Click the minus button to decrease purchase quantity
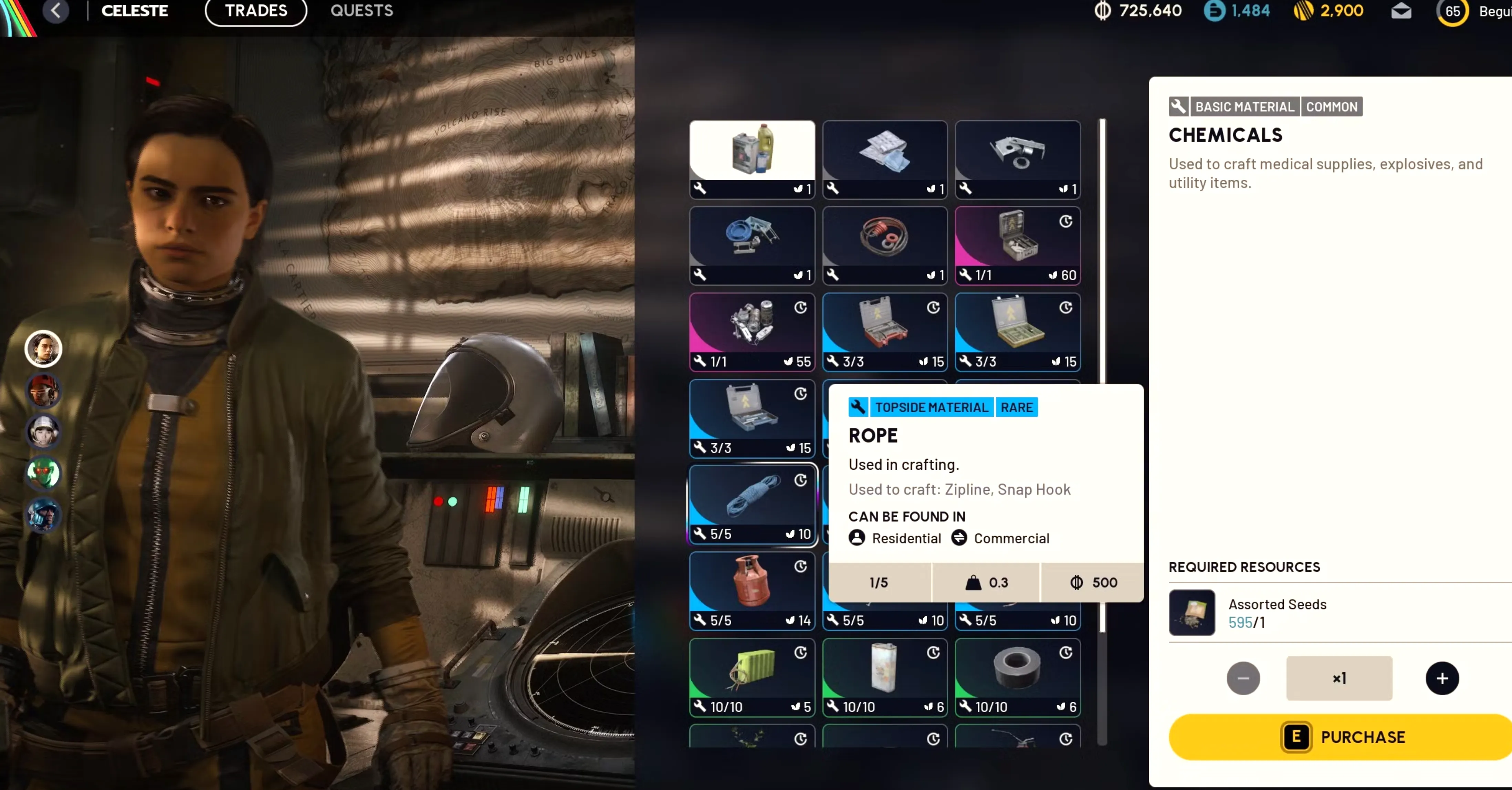Viewport: 1512px width, 790px height. [x=1243, y=678]
